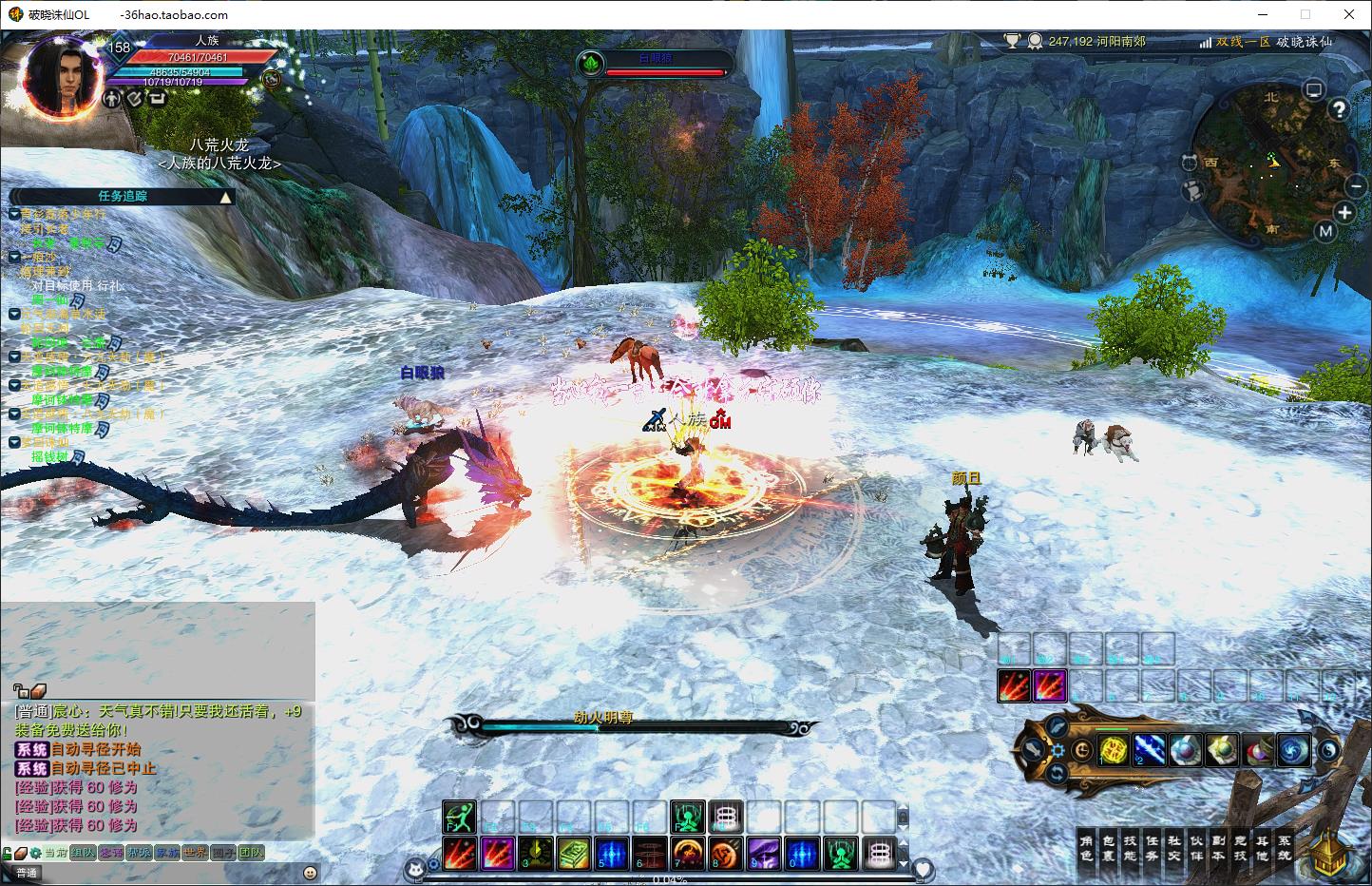The image size is (1372, 886).
Task: Activate the meditating green figure skill in slot 7
Action: pos(687,817)
